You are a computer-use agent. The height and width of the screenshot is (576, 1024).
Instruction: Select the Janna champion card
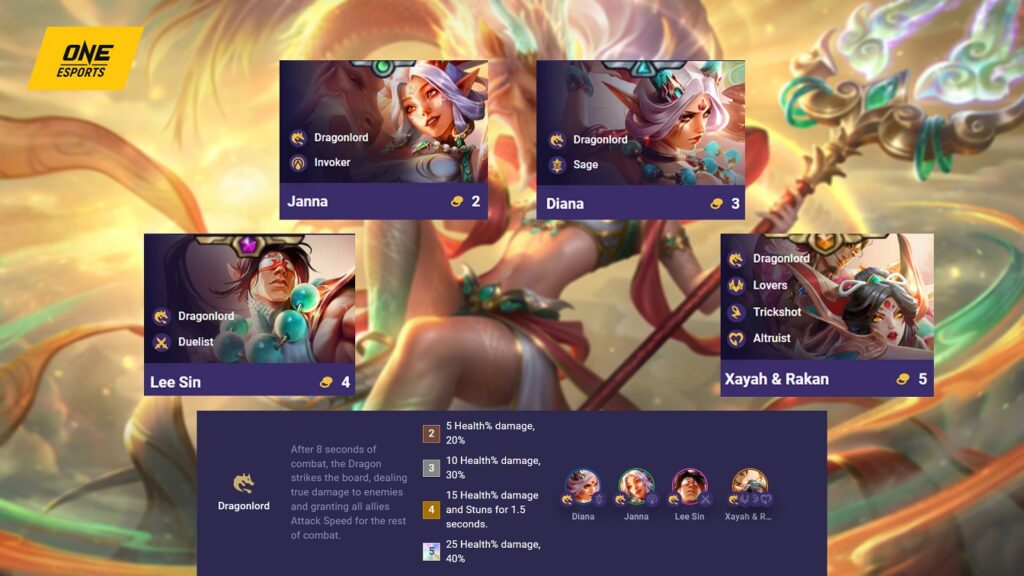click(383, 139)
